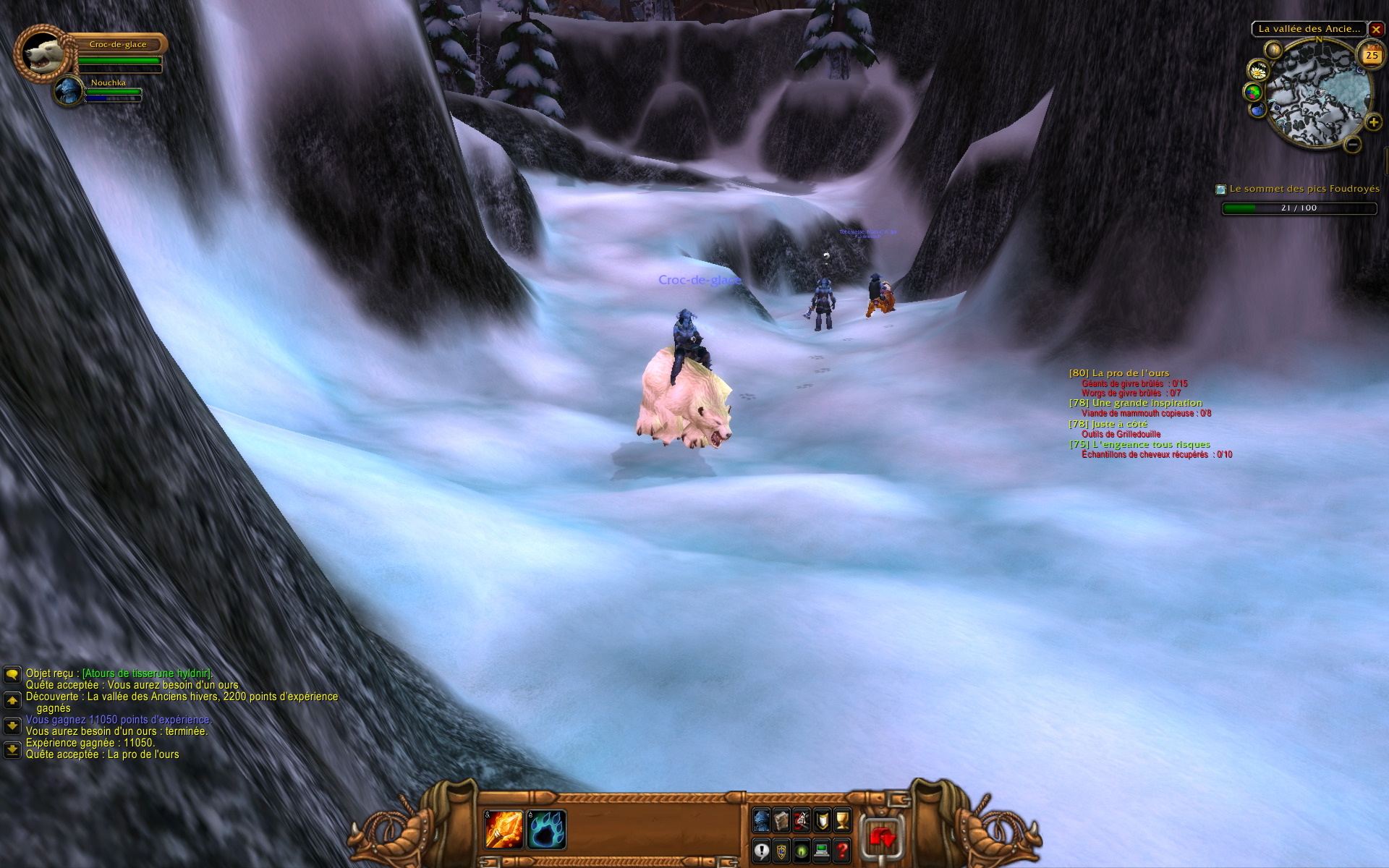Open the character info micro button
1389x868 pixels.
(761, 820)
